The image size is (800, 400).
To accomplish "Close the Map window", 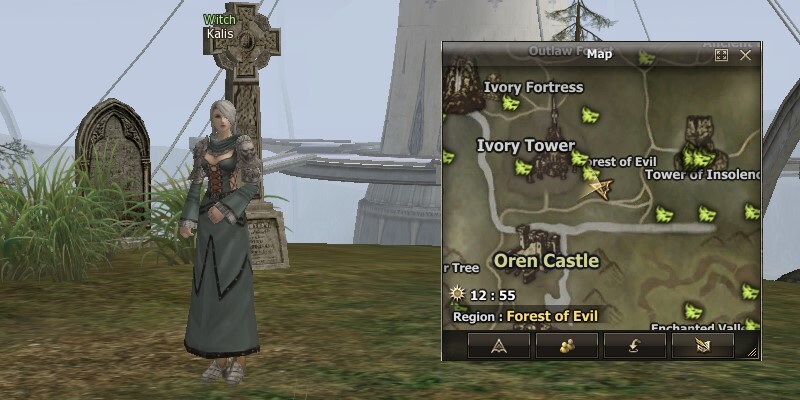I will [745, 56].
